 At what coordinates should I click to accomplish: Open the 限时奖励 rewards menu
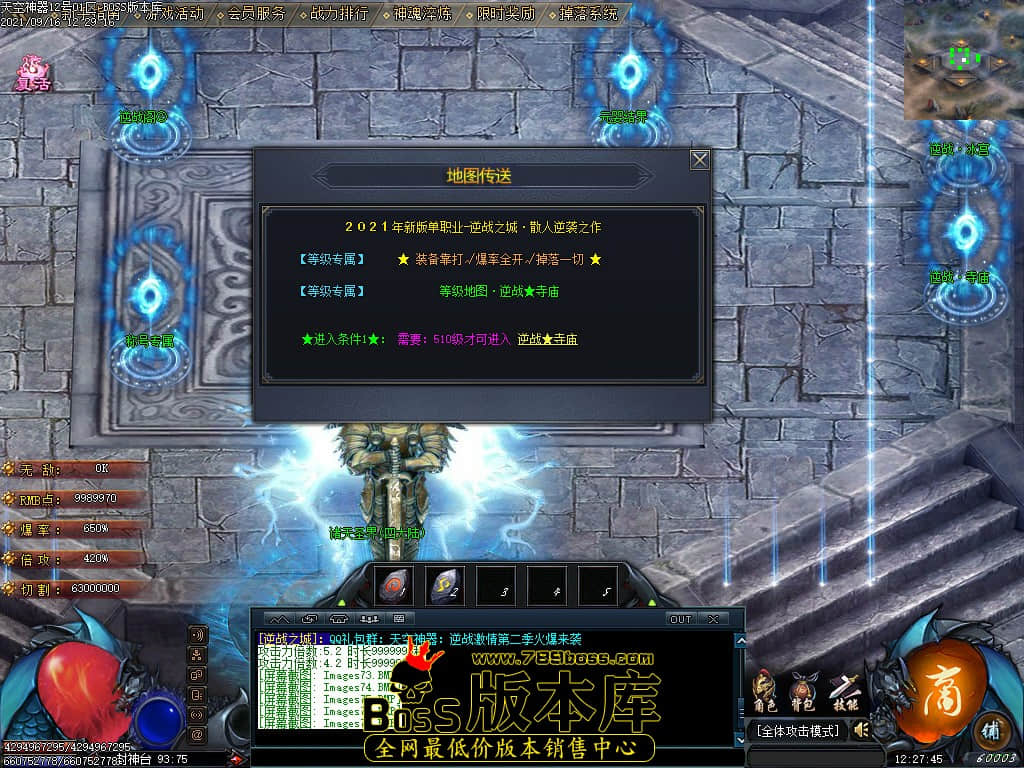coord(505,14)
